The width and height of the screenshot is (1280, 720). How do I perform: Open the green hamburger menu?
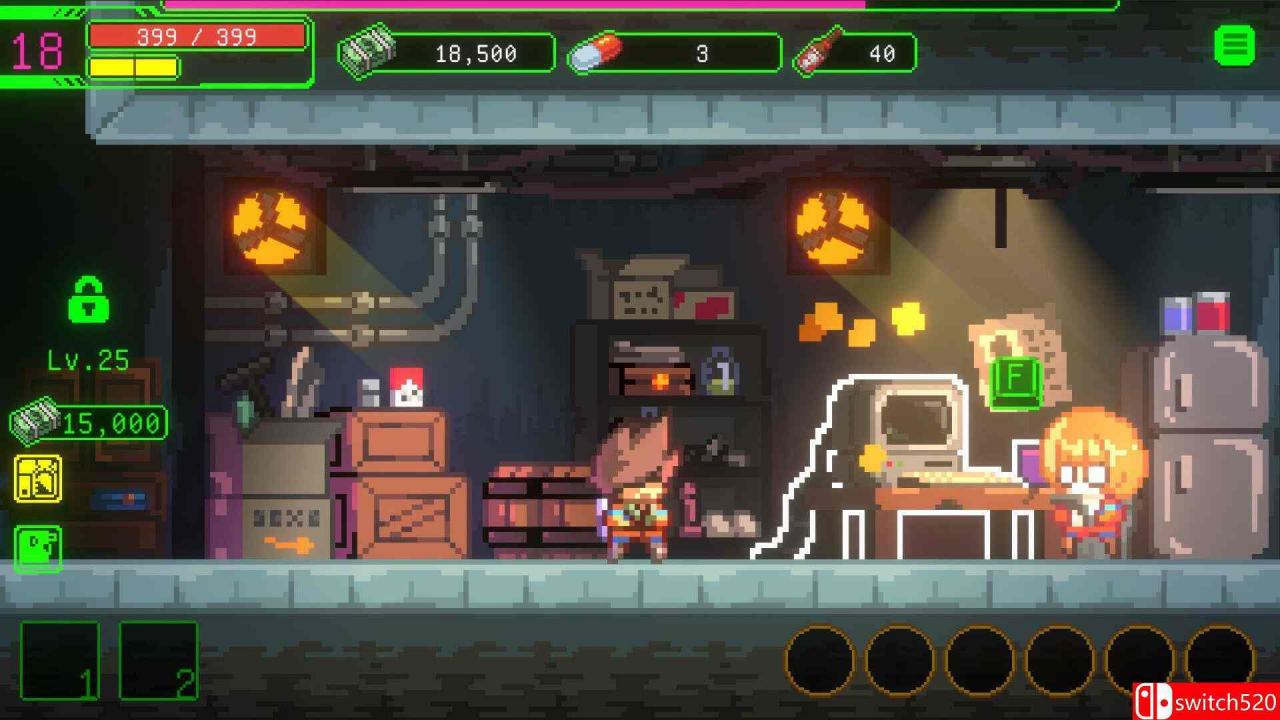[x=1234, y=46]
